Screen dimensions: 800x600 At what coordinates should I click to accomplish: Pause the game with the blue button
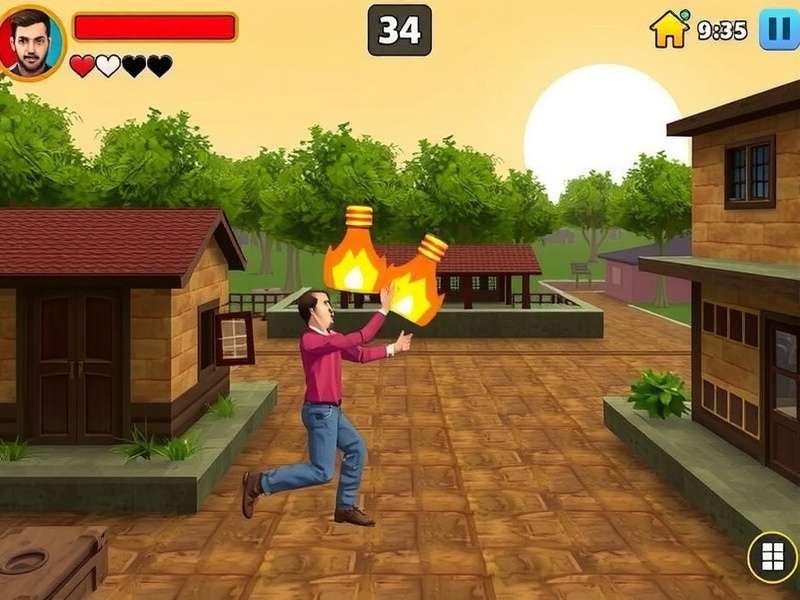tap(779, 28)
